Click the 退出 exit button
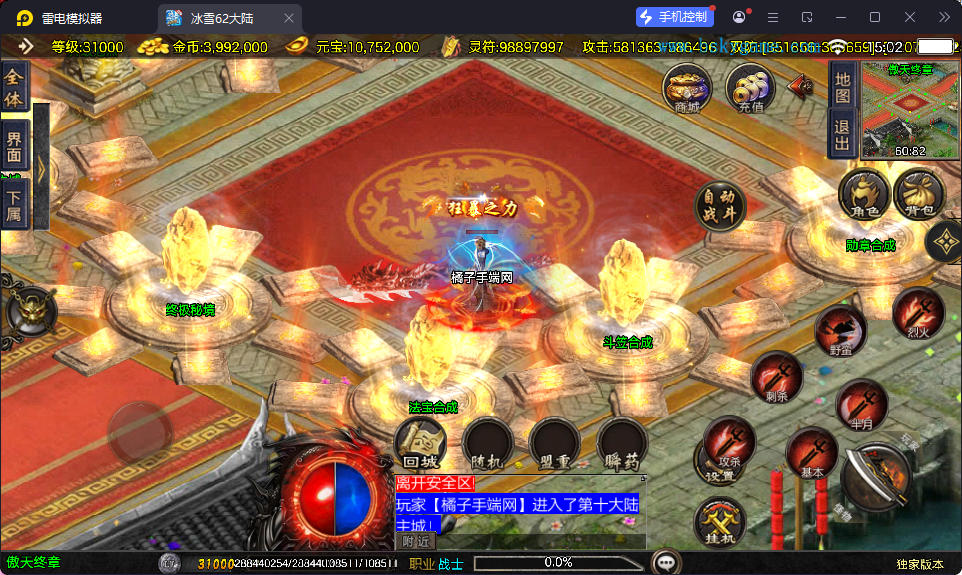 (842, 134)
